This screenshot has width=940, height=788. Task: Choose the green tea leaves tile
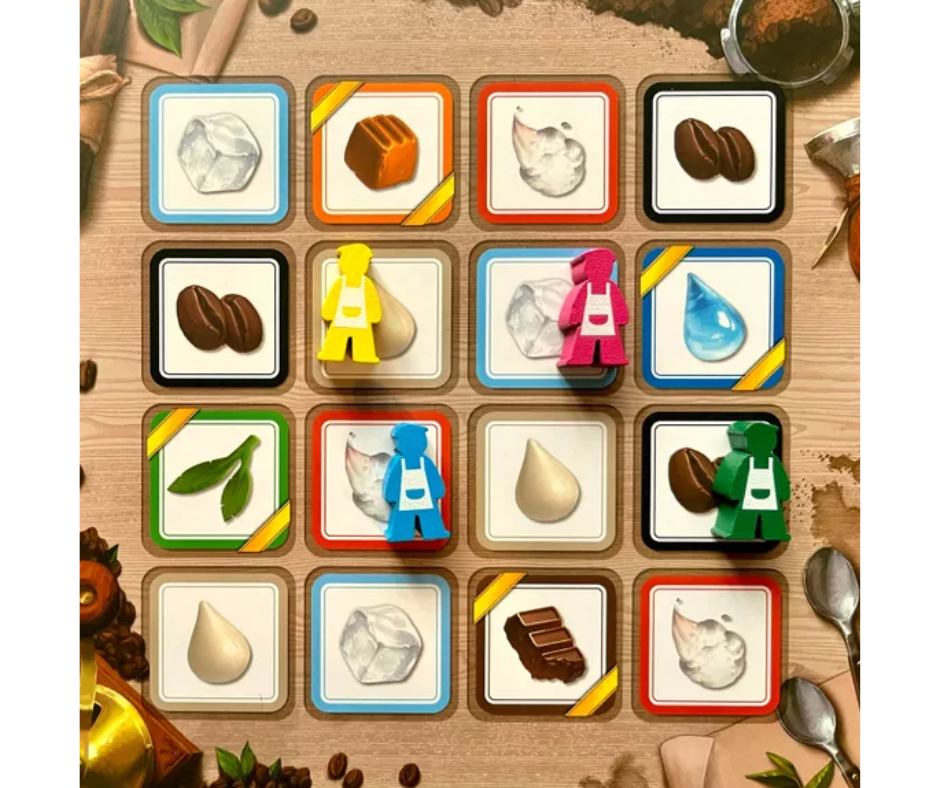point(218,479)
